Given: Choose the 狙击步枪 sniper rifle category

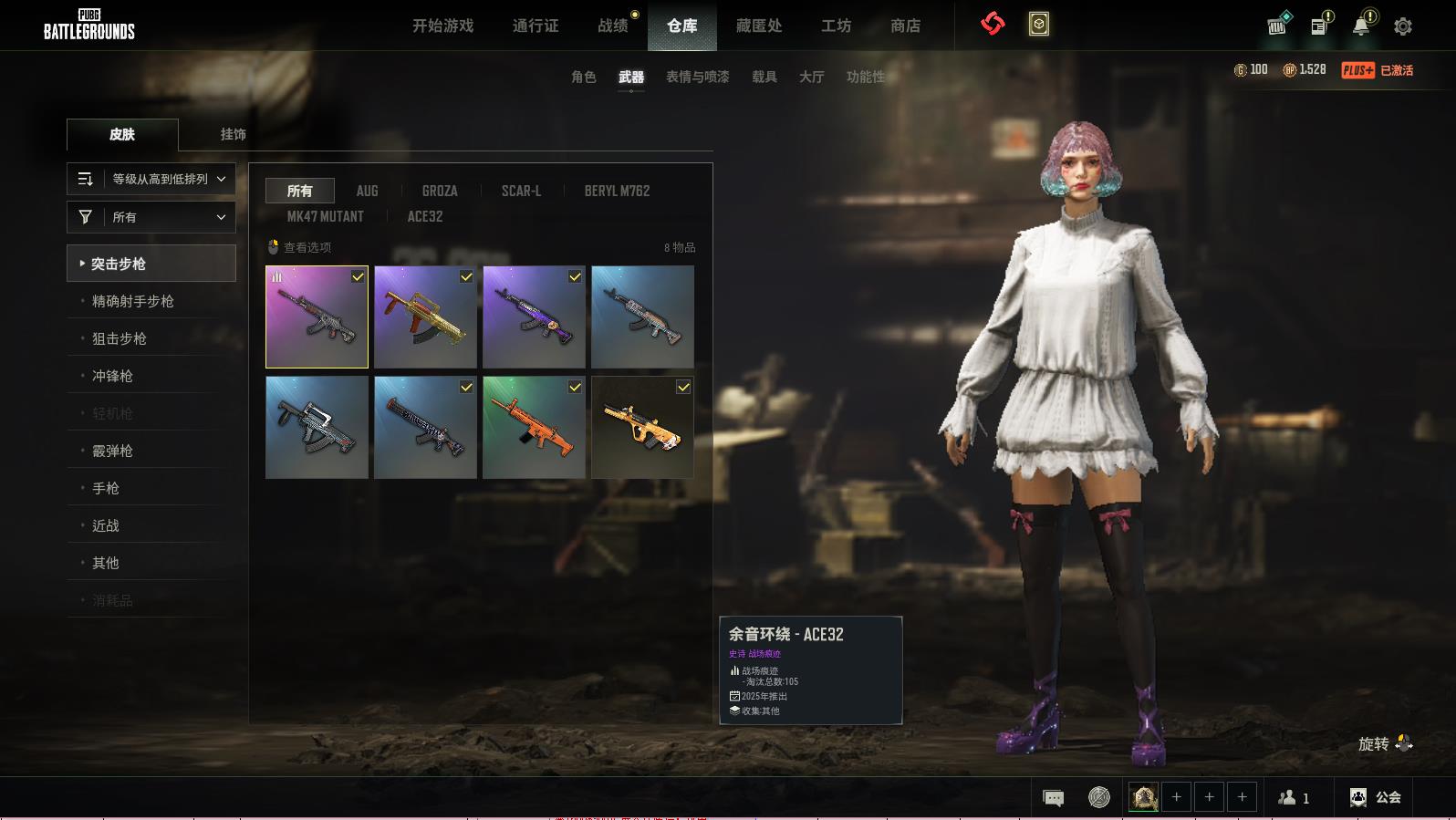Looking at the screenshot, I should [x=119, y=338].
